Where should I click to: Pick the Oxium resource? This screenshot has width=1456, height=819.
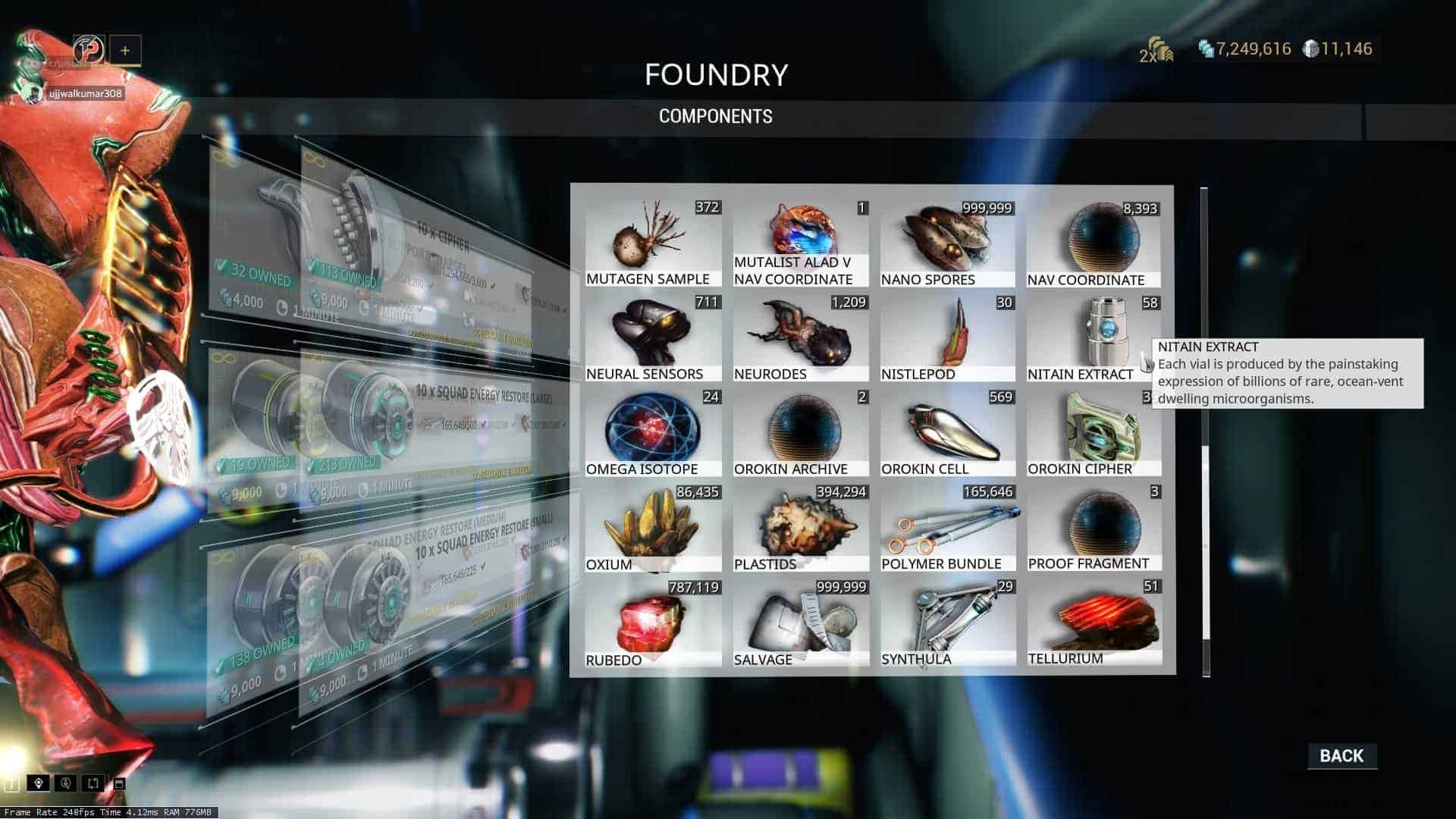(x=653, y=527)
